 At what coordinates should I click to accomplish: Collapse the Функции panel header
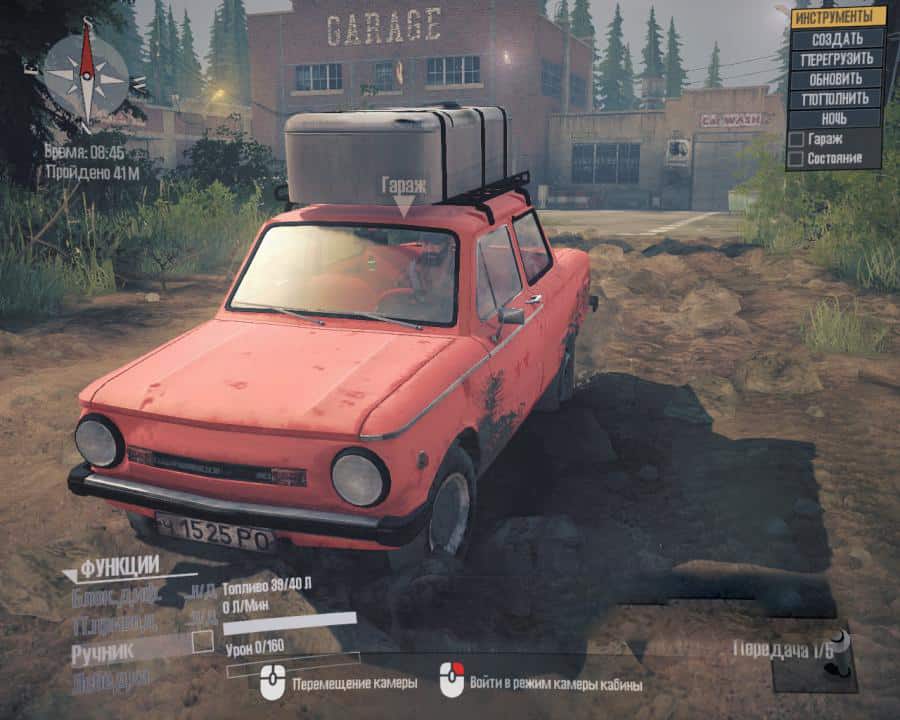(118, 568)
